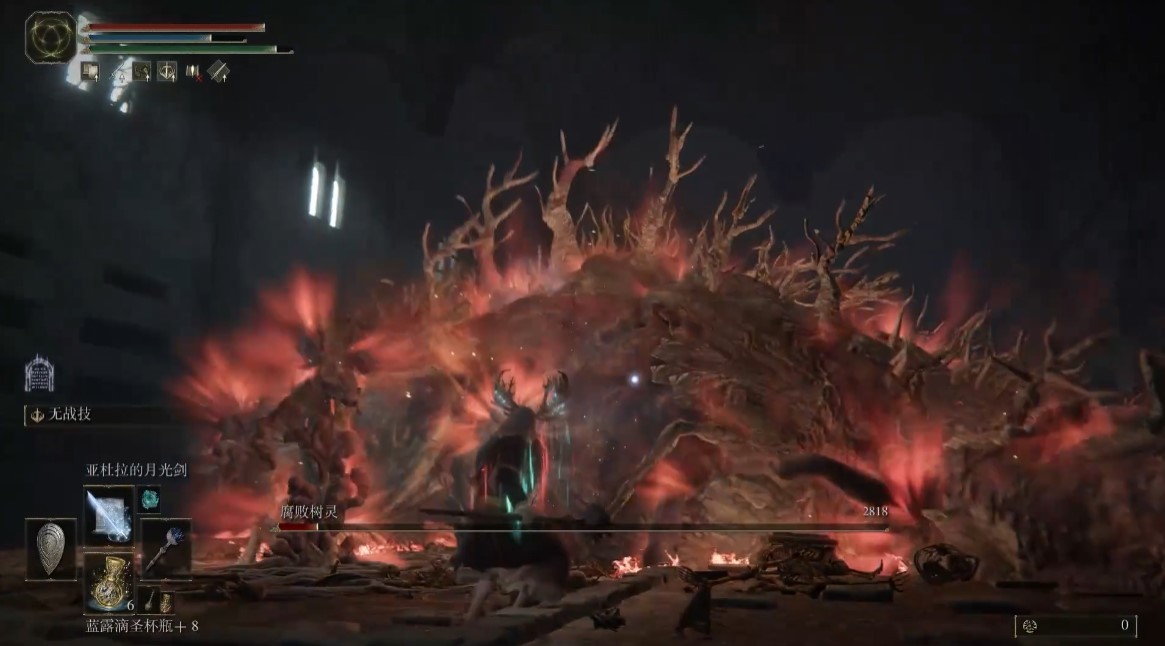Click the small gate icon above the skill label

[39, 374]
